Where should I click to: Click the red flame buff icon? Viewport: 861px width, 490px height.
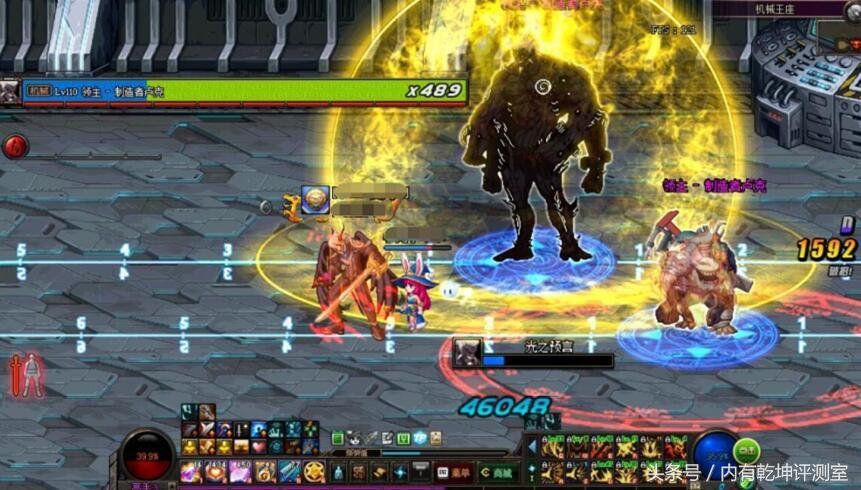16,147
